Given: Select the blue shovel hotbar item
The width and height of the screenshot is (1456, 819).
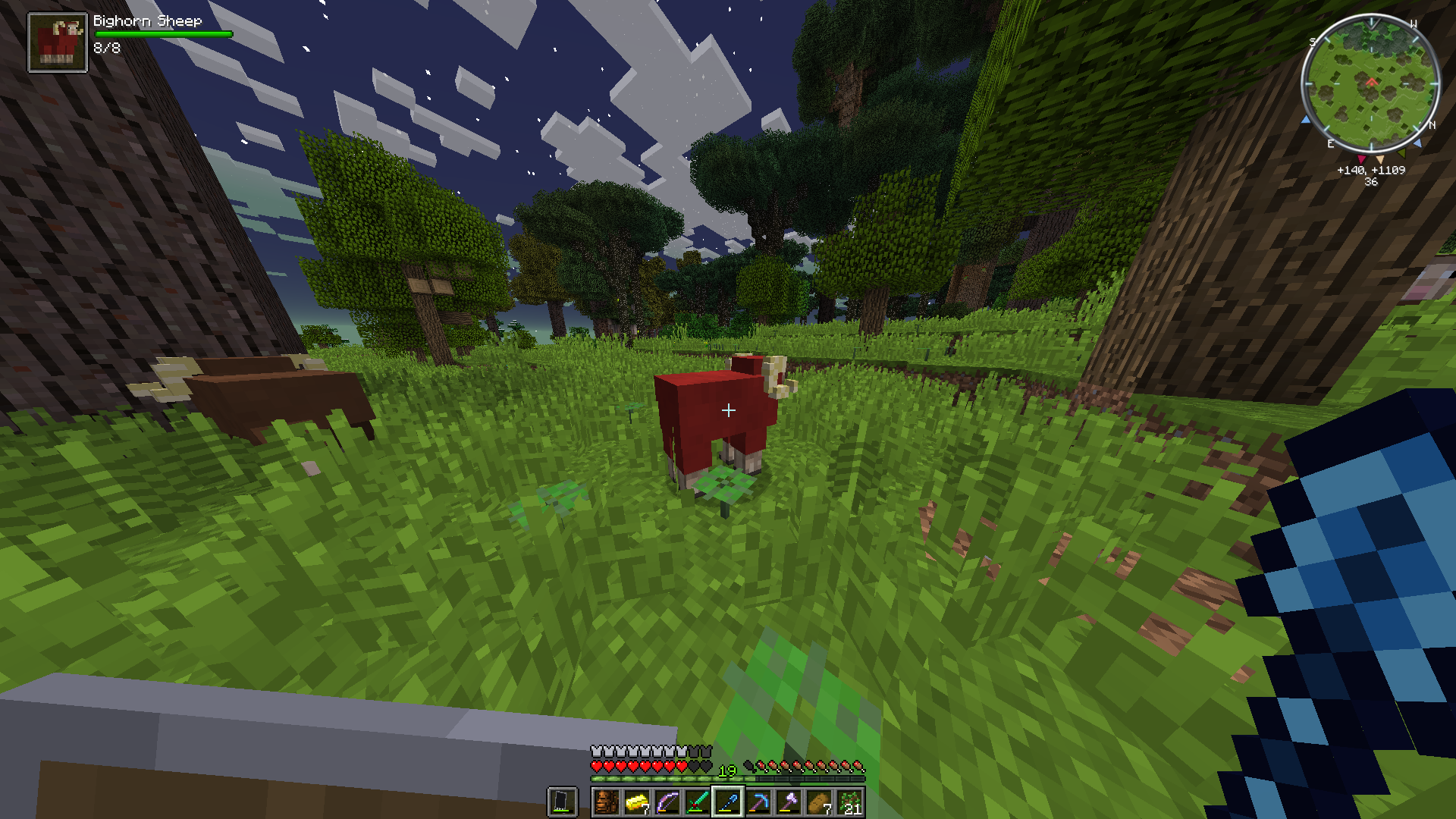Looking at the screenshot, I should [x=729, y=802].
